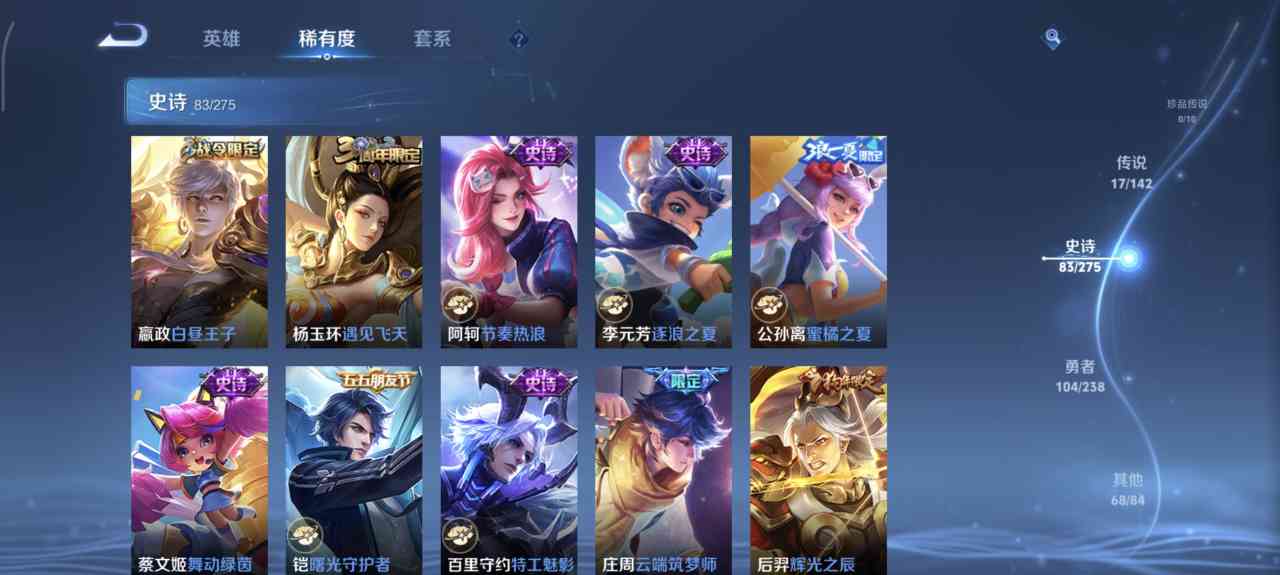Choose 杨玉环 遇见飞天 skin card
Viewport: 1280px width, 575px height.
click(354, 242)
